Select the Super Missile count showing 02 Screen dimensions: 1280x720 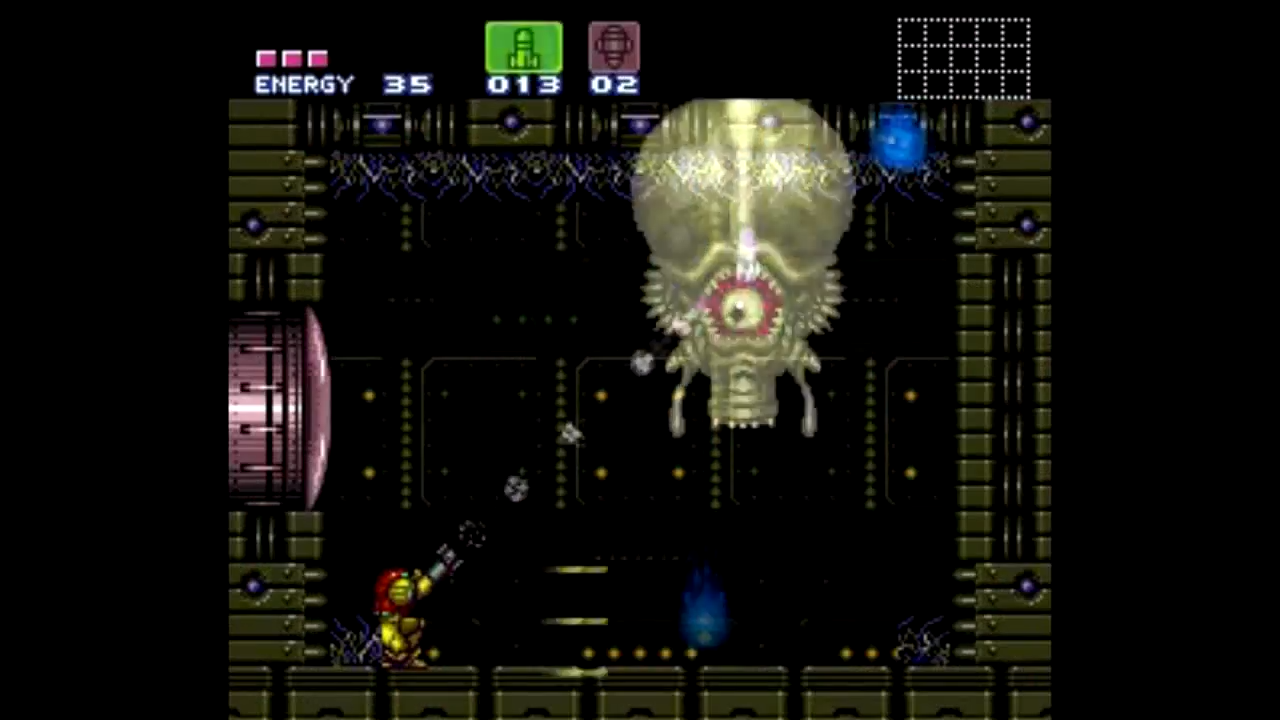tap(613, 84)
